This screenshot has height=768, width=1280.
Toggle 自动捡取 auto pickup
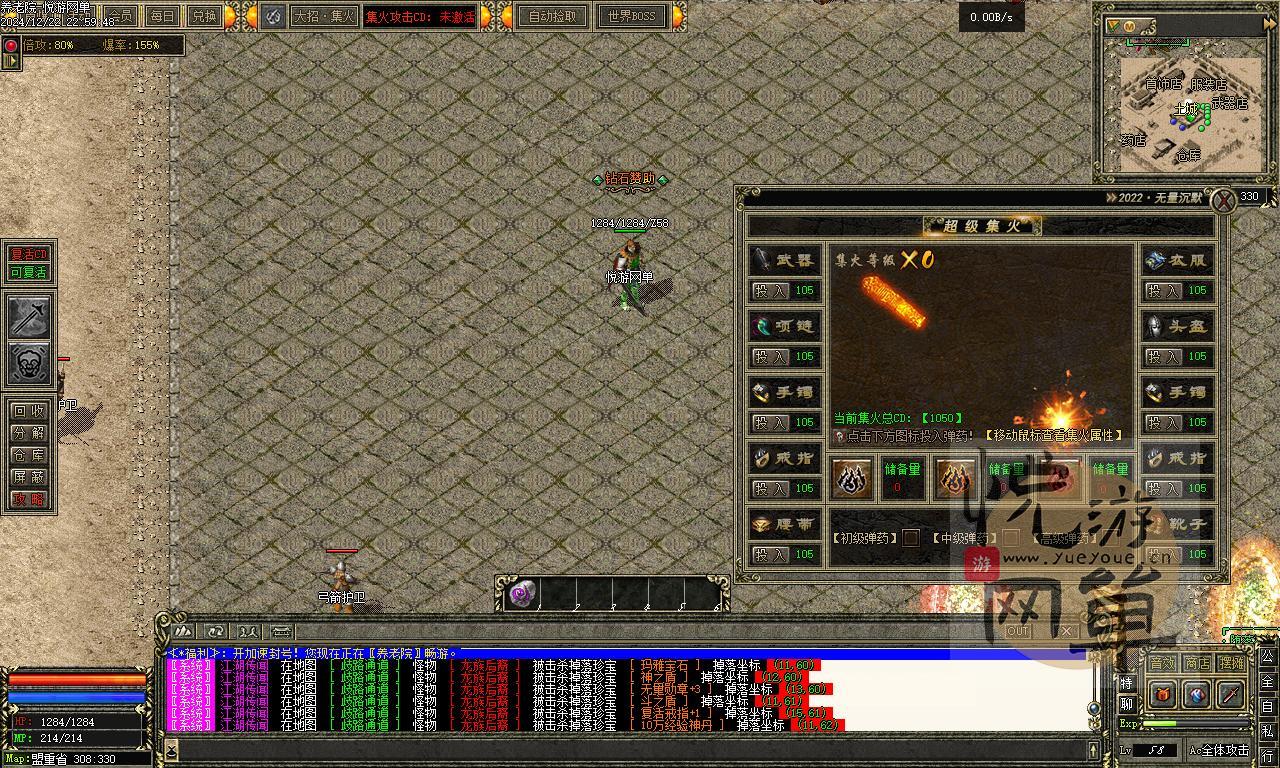click(552, 16)
